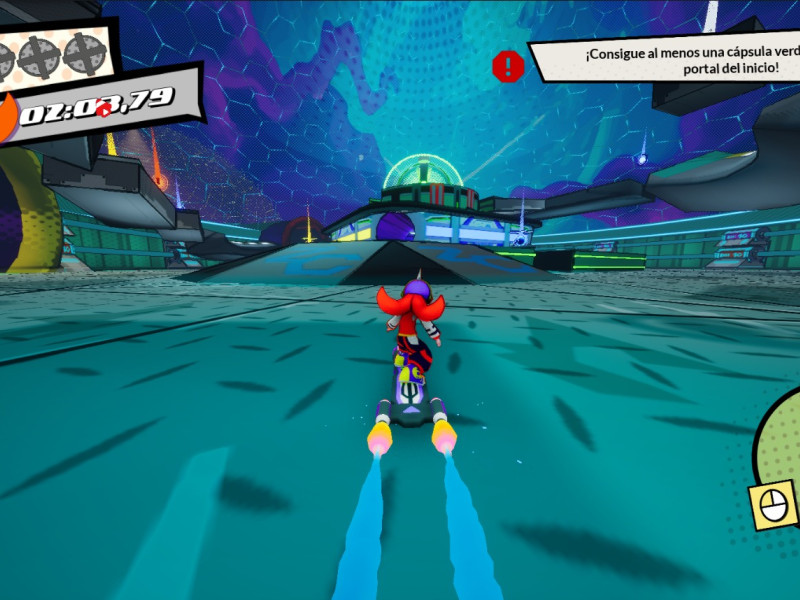The height and width of the screenshot is (600, 800).
Task: Click the red exclamation alert icon
Action: coord(508,66)
